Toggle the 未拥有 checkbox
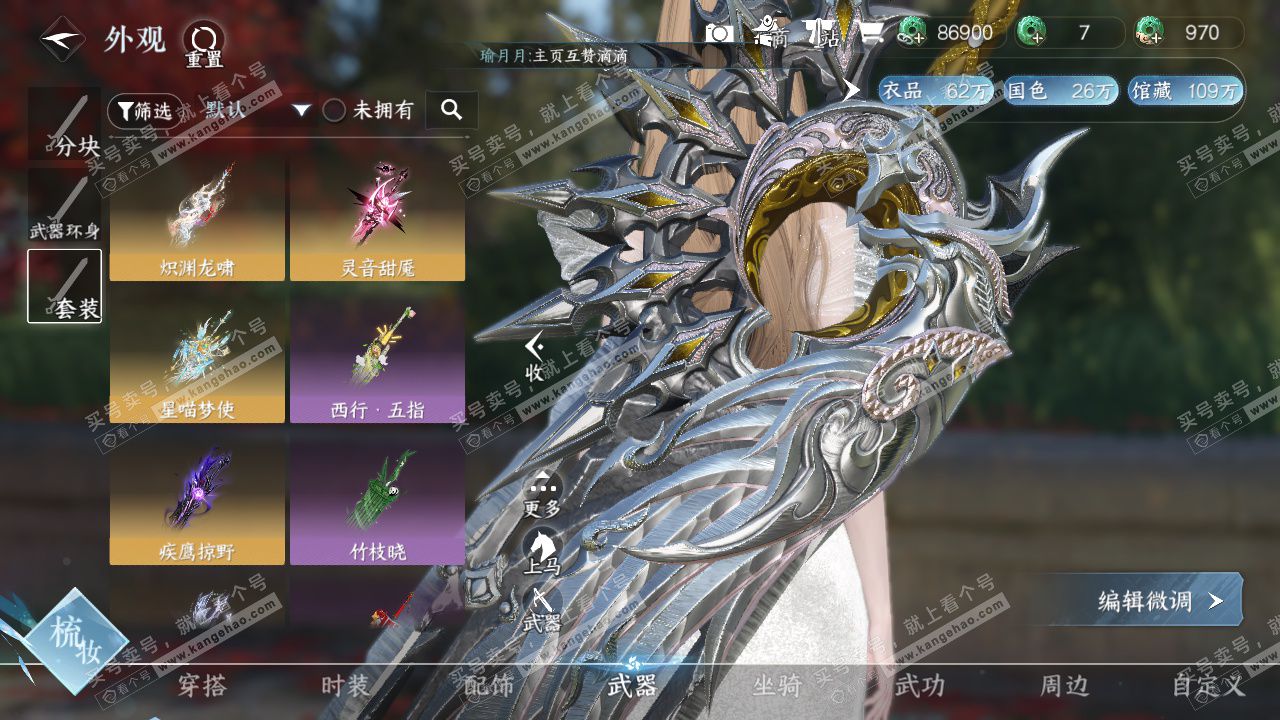 (x=334, y=111)
